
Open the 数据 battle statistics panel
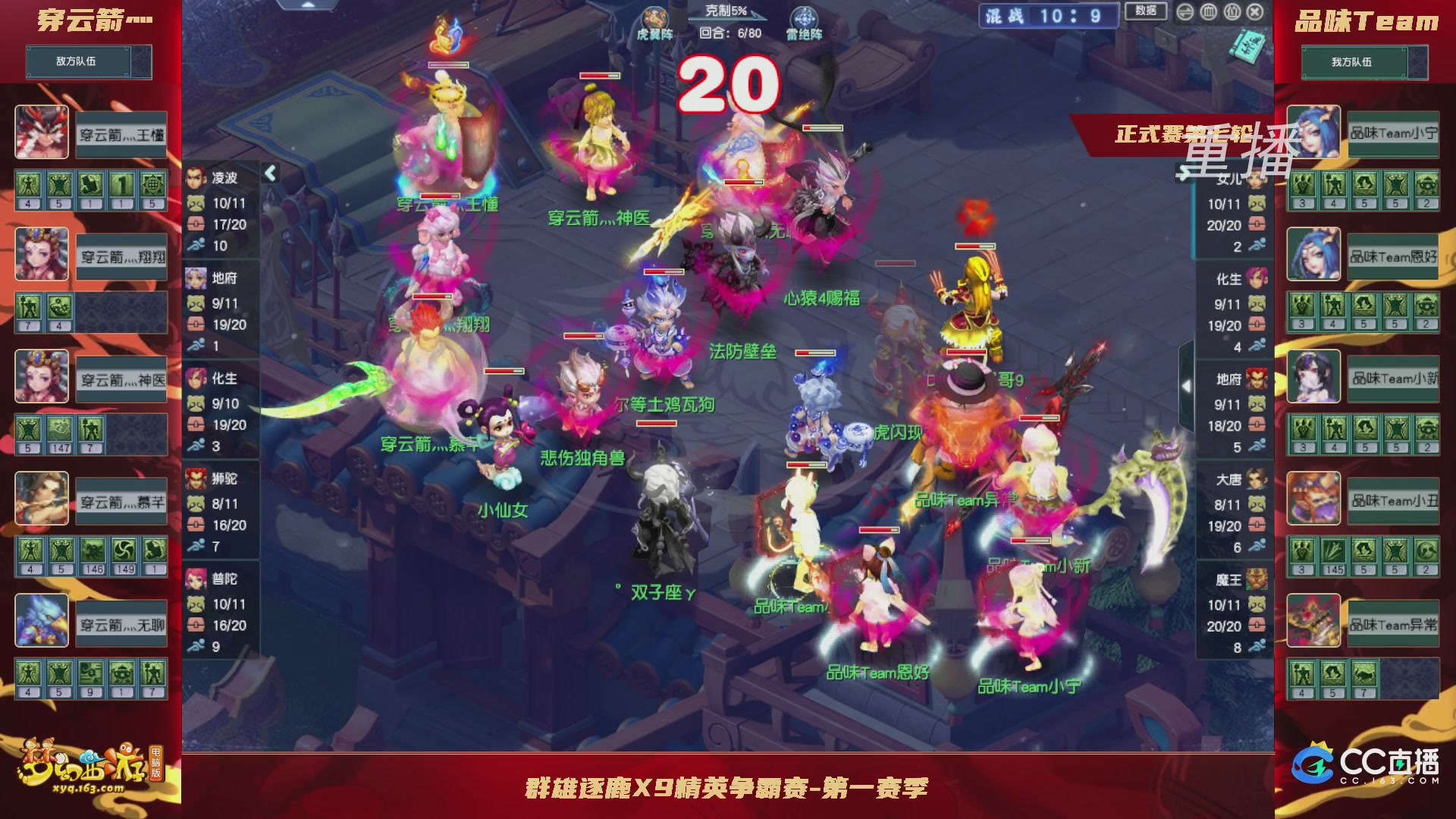[x=1145, y=11]
